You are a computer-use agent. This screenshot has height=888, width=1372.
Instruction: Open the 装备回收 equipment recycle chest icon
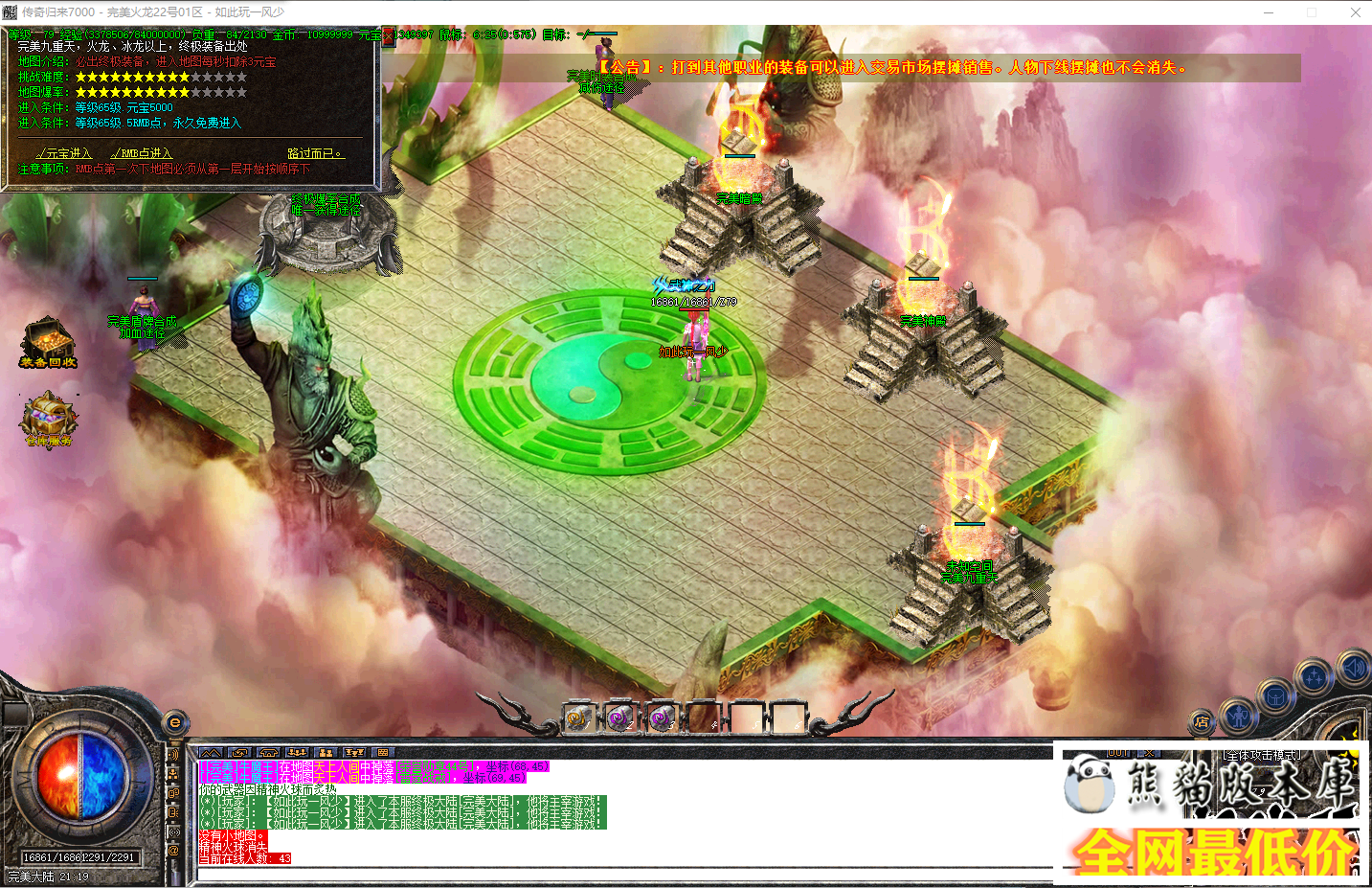(x=48, y=341)
